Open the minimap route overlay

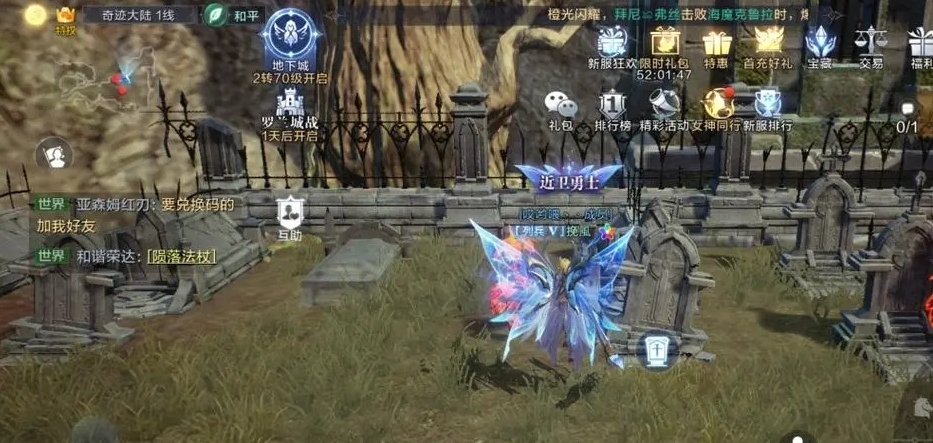click(95, 79)
